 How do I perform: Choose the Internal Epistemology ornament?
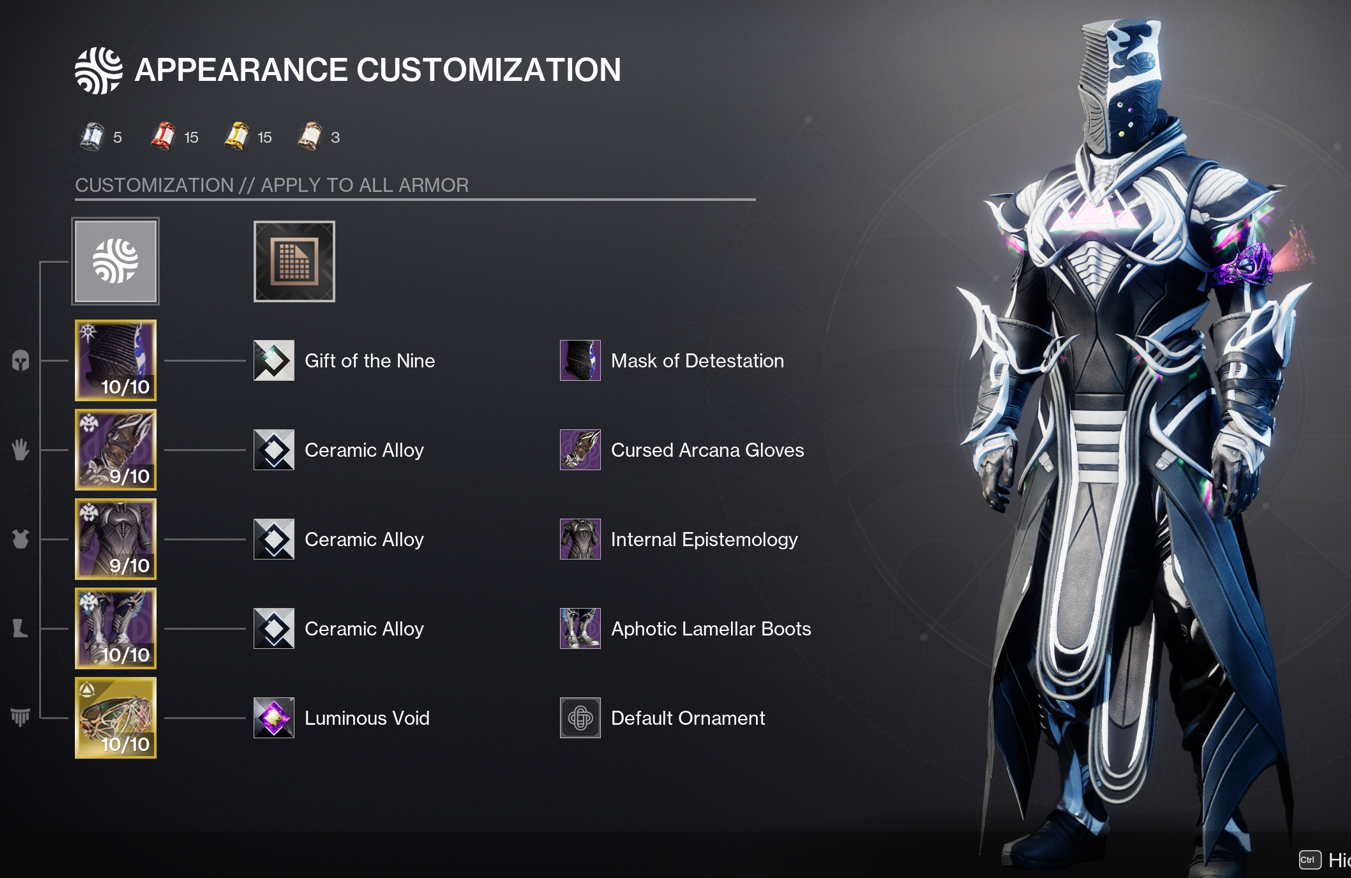pos(580,539)
